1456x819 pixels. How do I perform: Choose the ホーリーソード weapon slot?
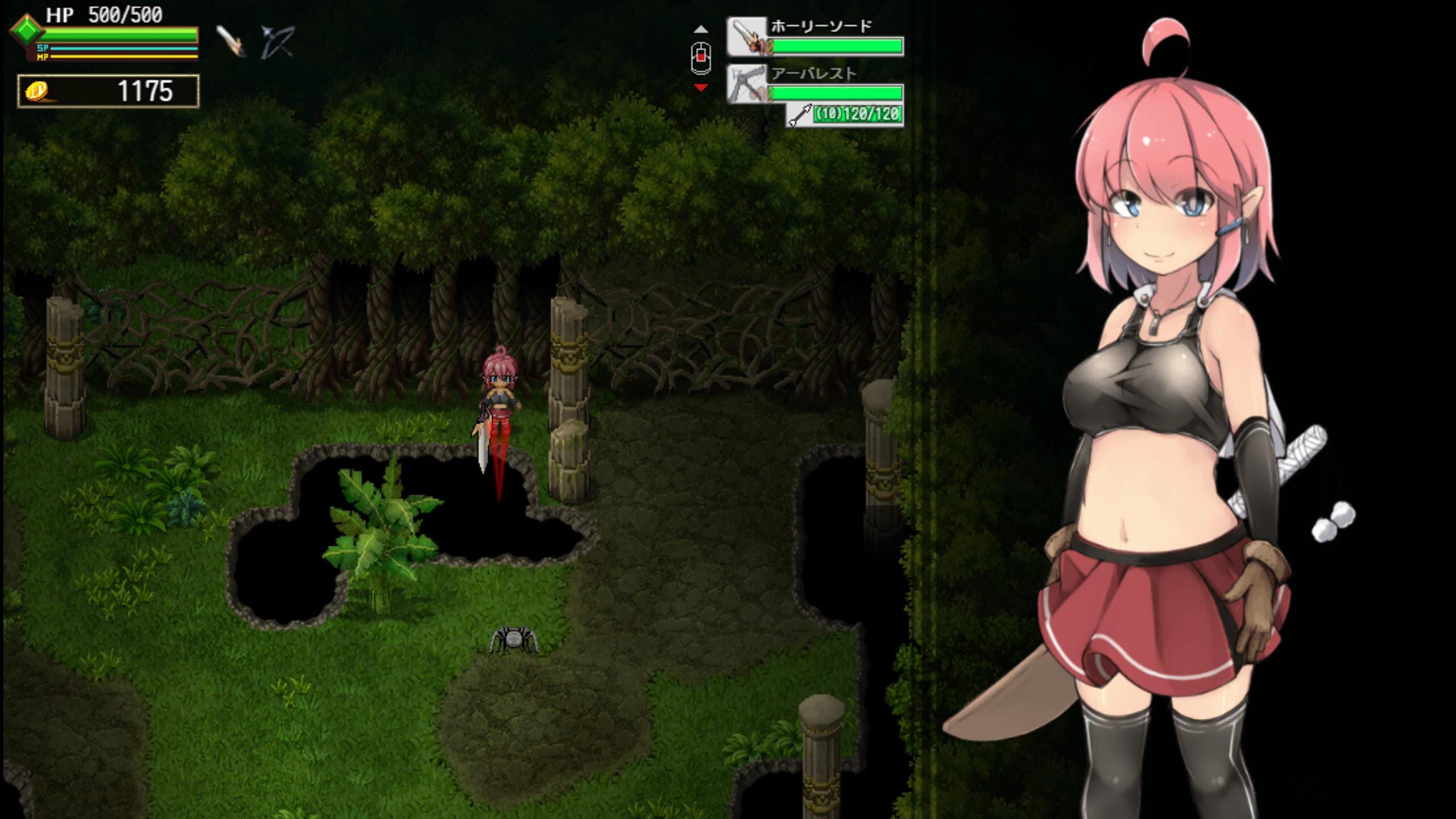814,38
